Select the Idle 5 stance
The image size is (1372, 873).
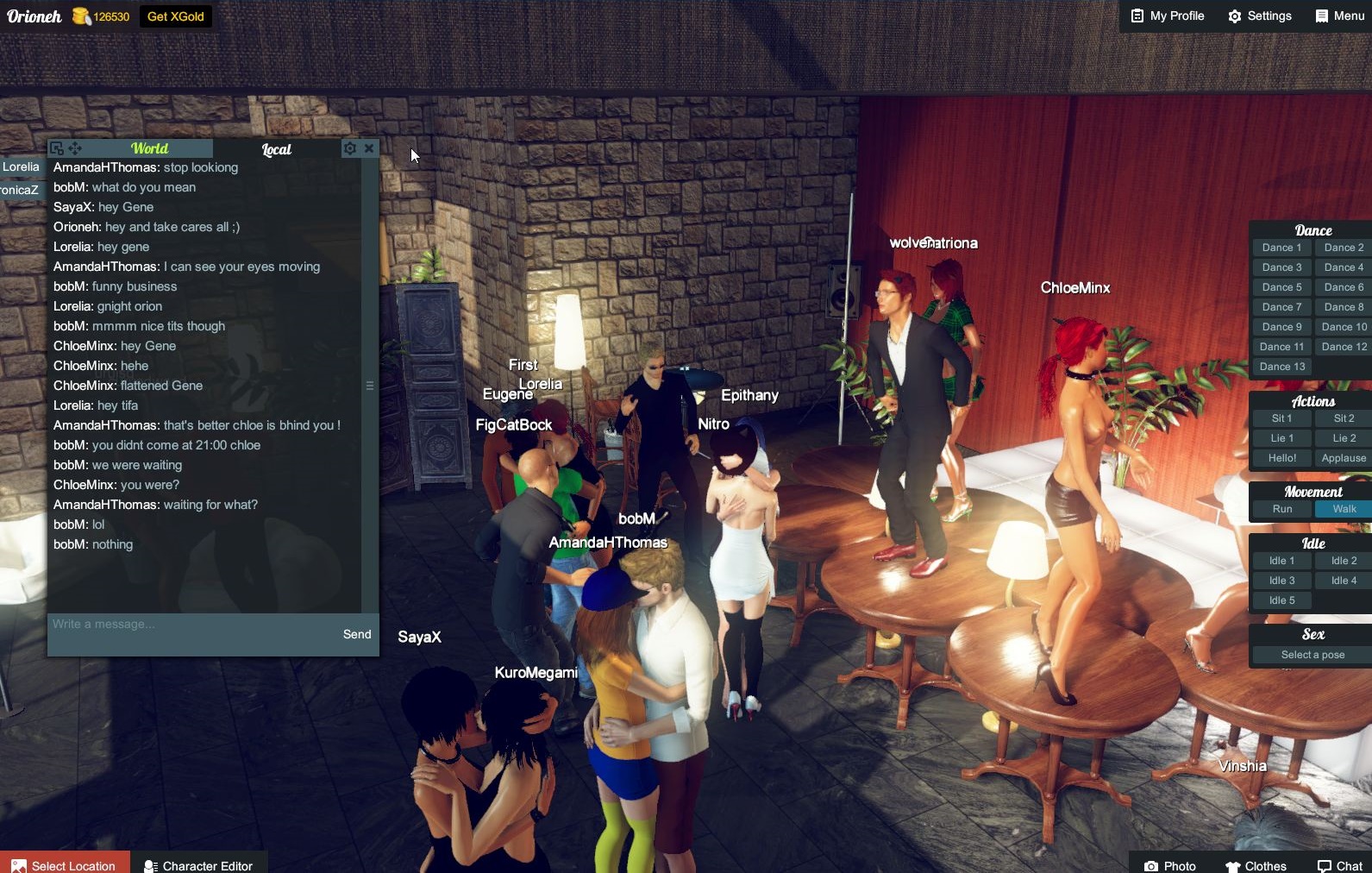[x=1281, y=600]
